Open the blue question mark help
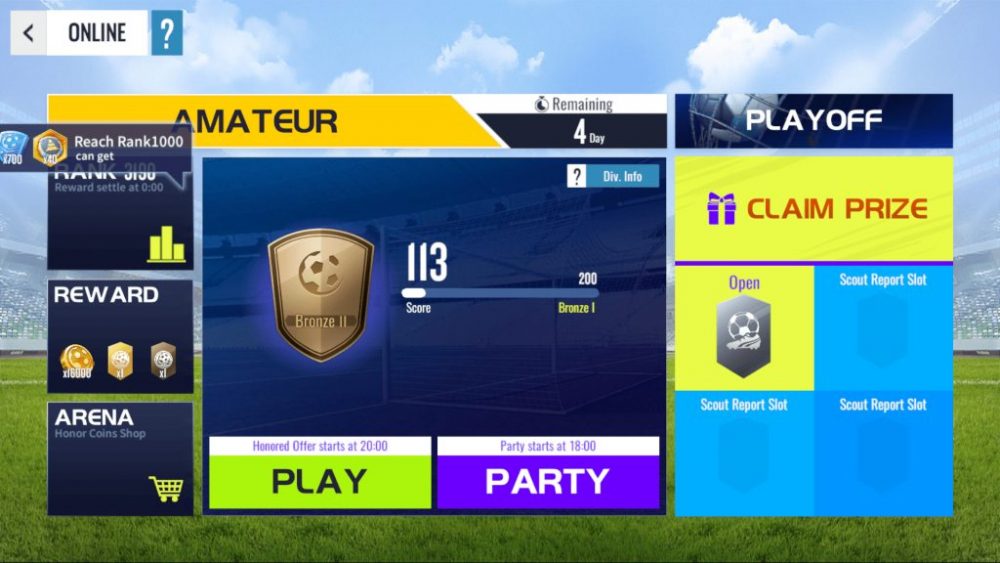Image resolution: width=1000 pixels, height=563 pixels. [167, 33]
